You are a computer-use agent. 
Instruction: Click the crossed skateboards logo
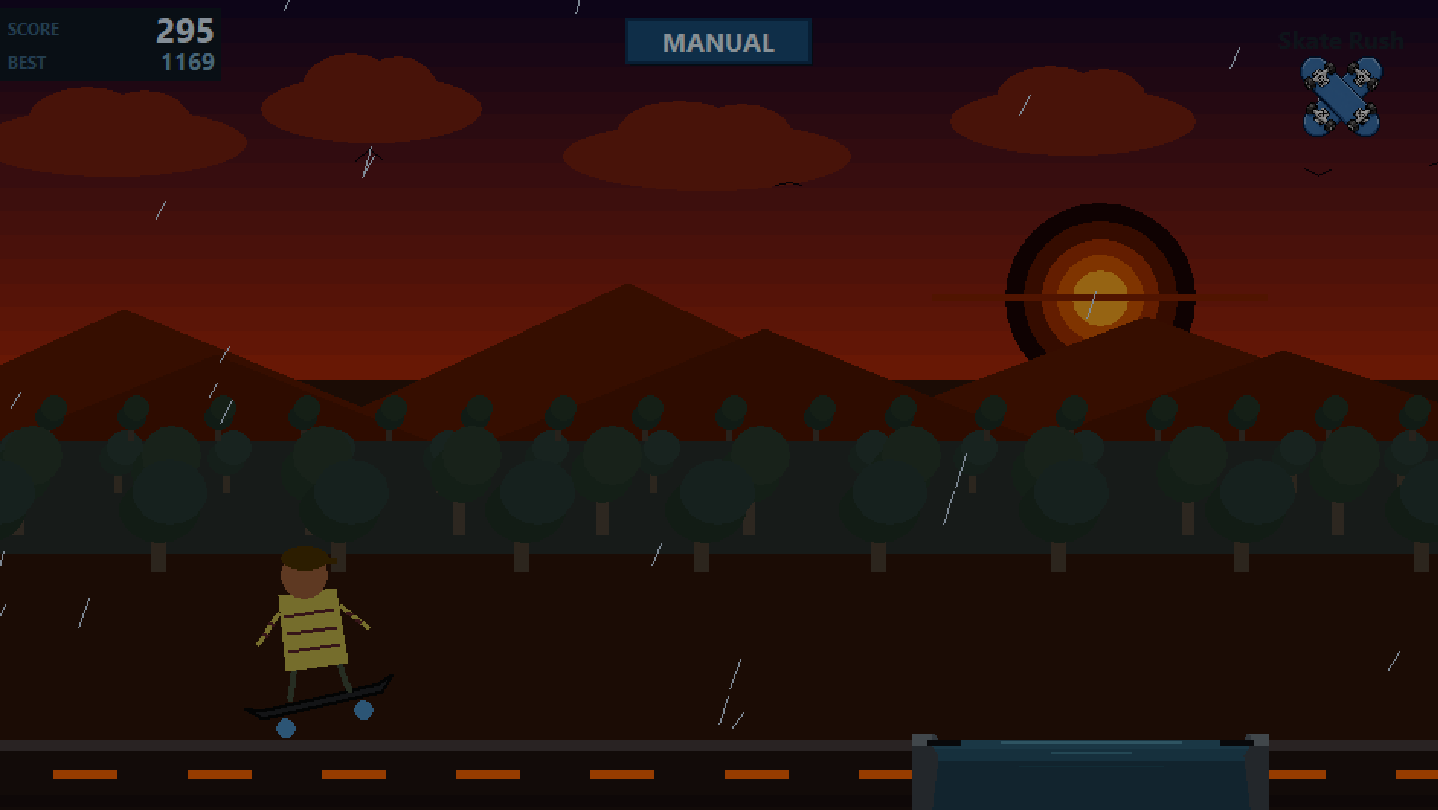(x=1340, y=95)
